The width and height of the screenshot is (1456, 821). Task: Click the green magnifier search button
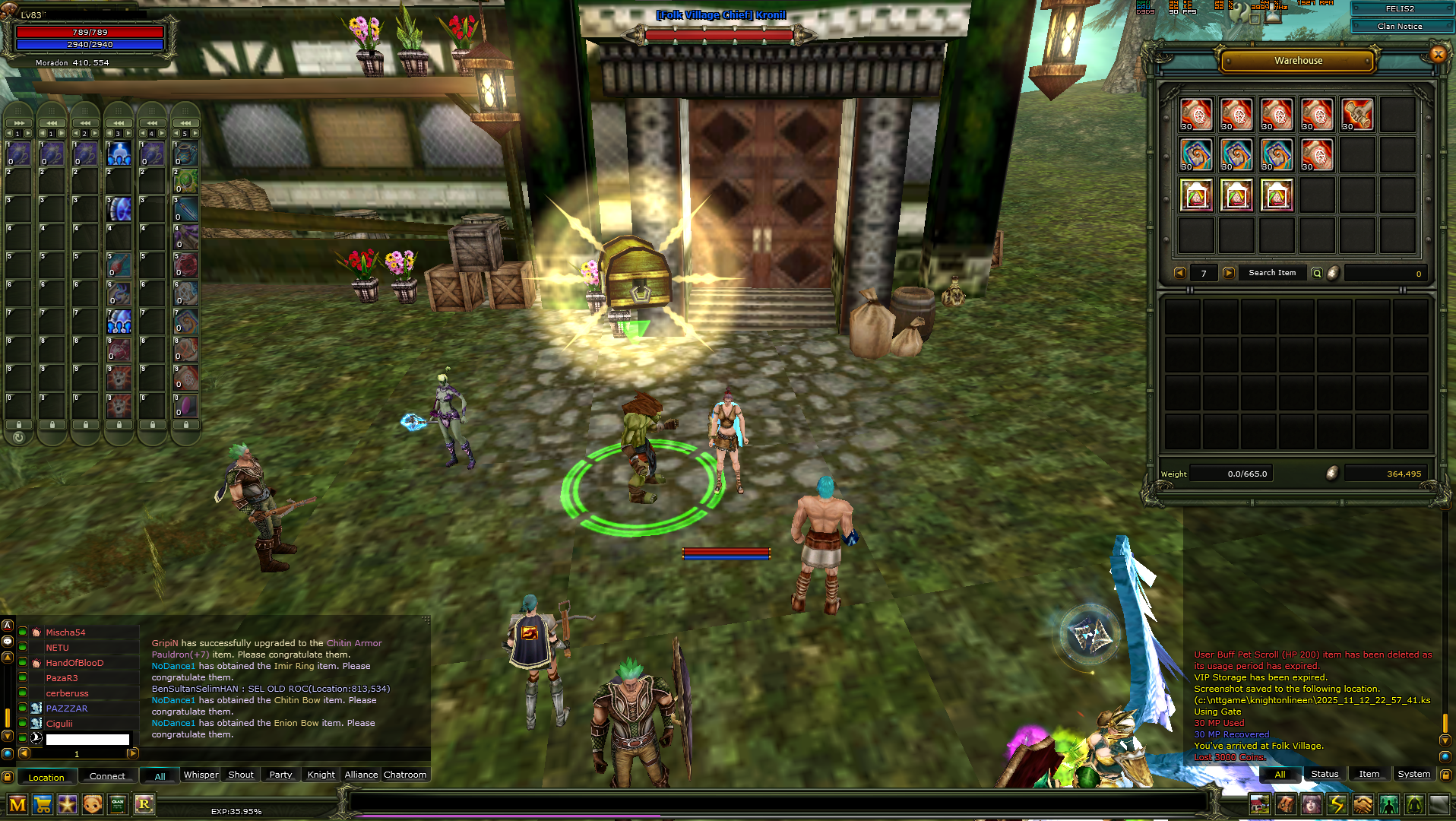(1317, 273)
